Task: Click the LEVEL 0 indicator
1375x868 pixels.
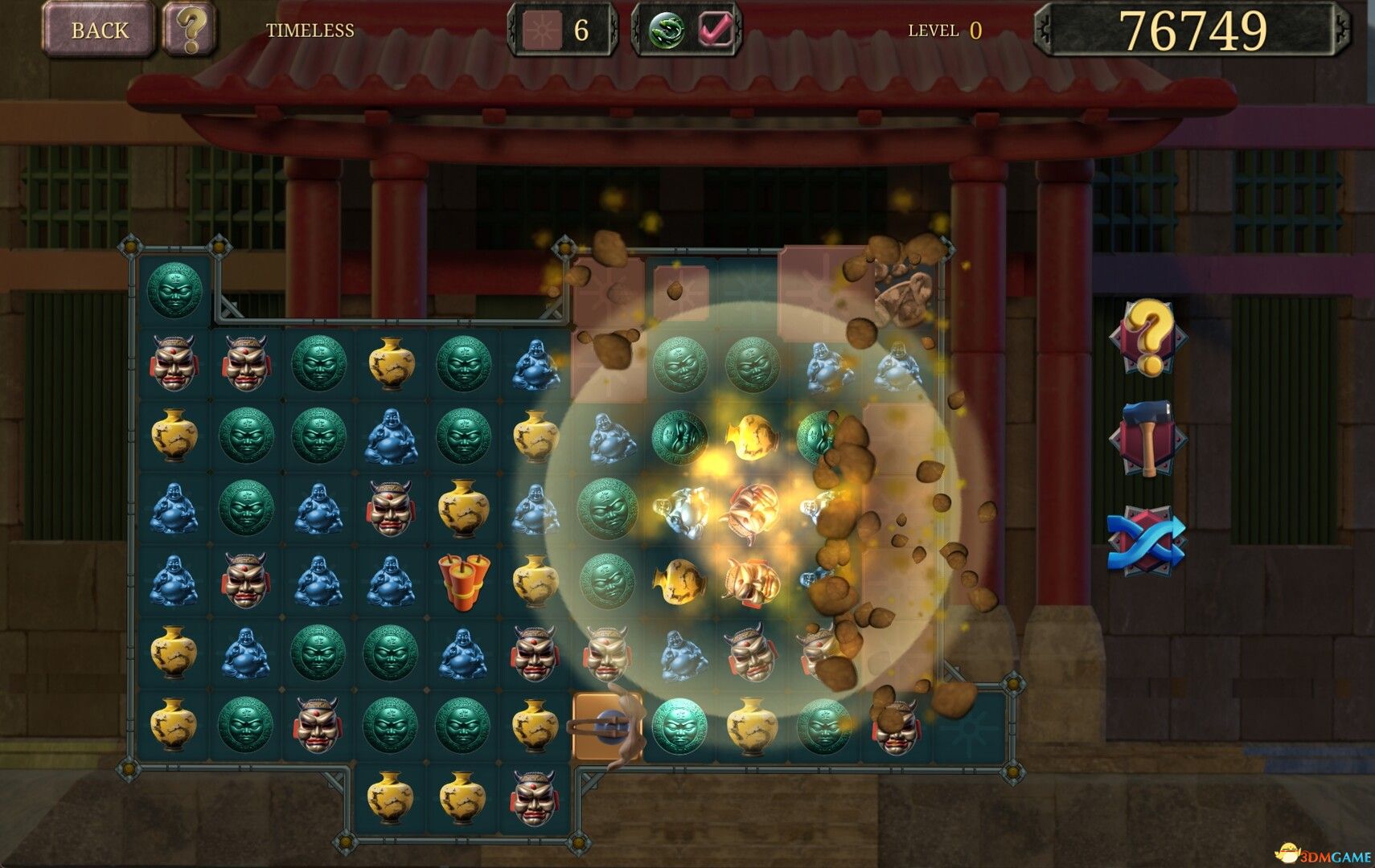Action: click(945, 29)
